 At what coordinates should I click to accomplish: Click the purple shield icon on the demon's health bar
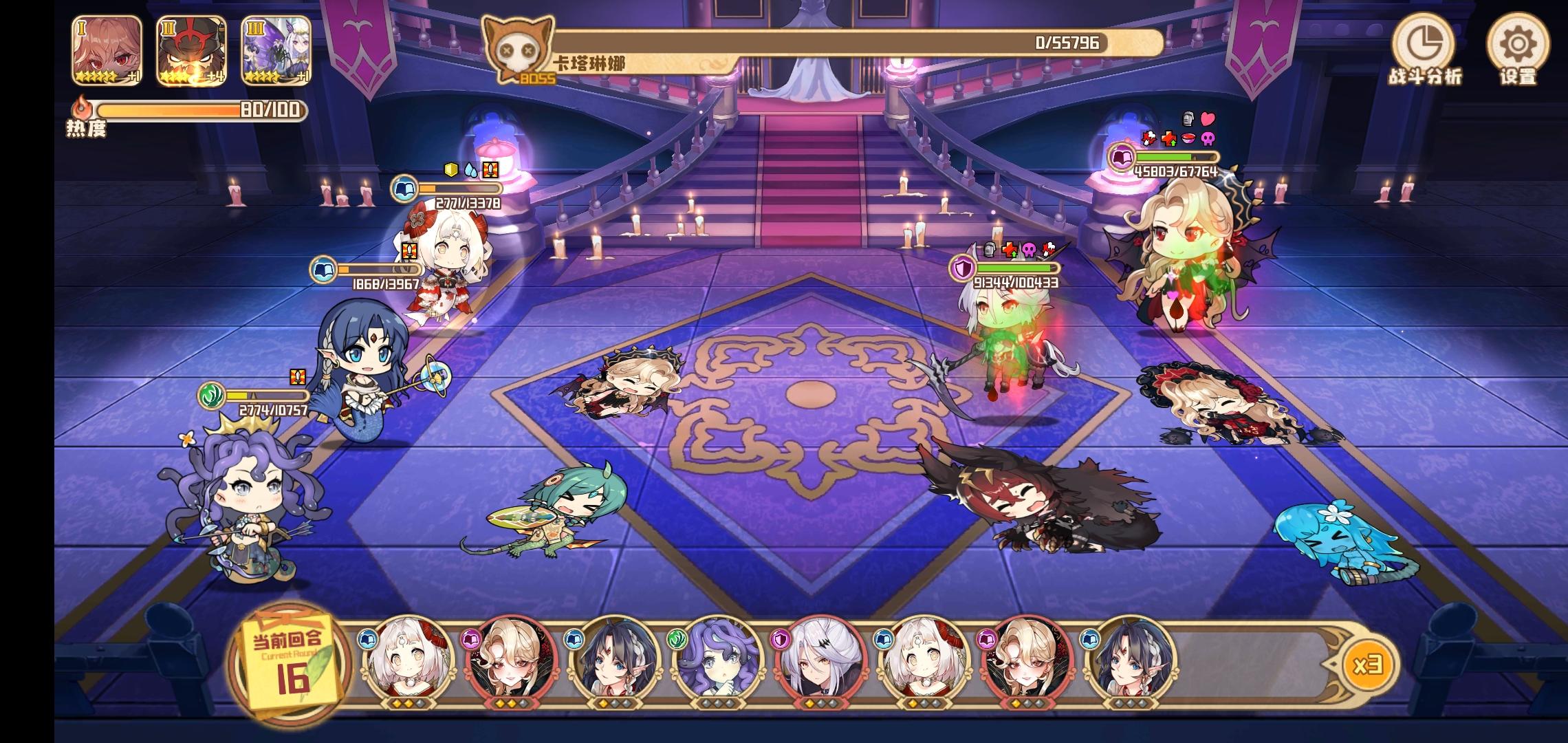[x=963, y=269]
